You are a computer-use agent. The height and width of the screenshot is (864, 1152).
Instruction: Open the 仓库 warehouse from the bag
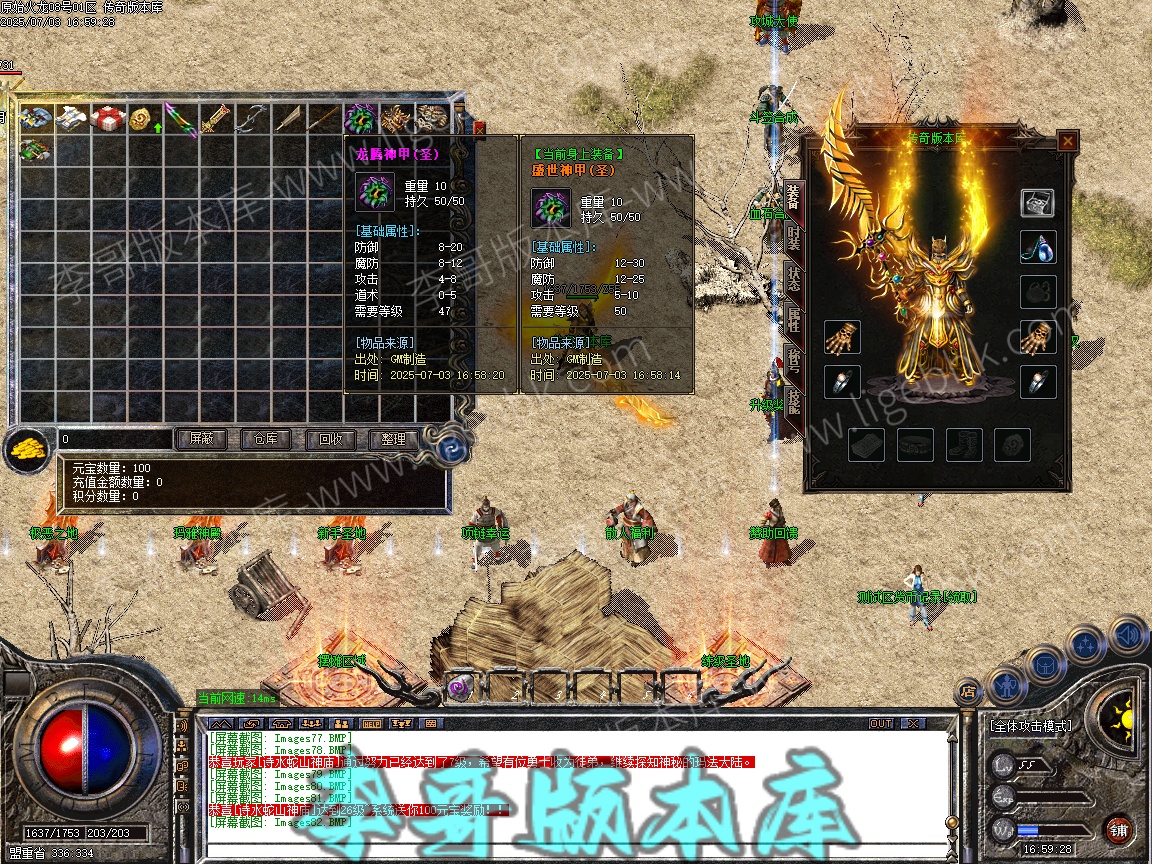[265, 439]
